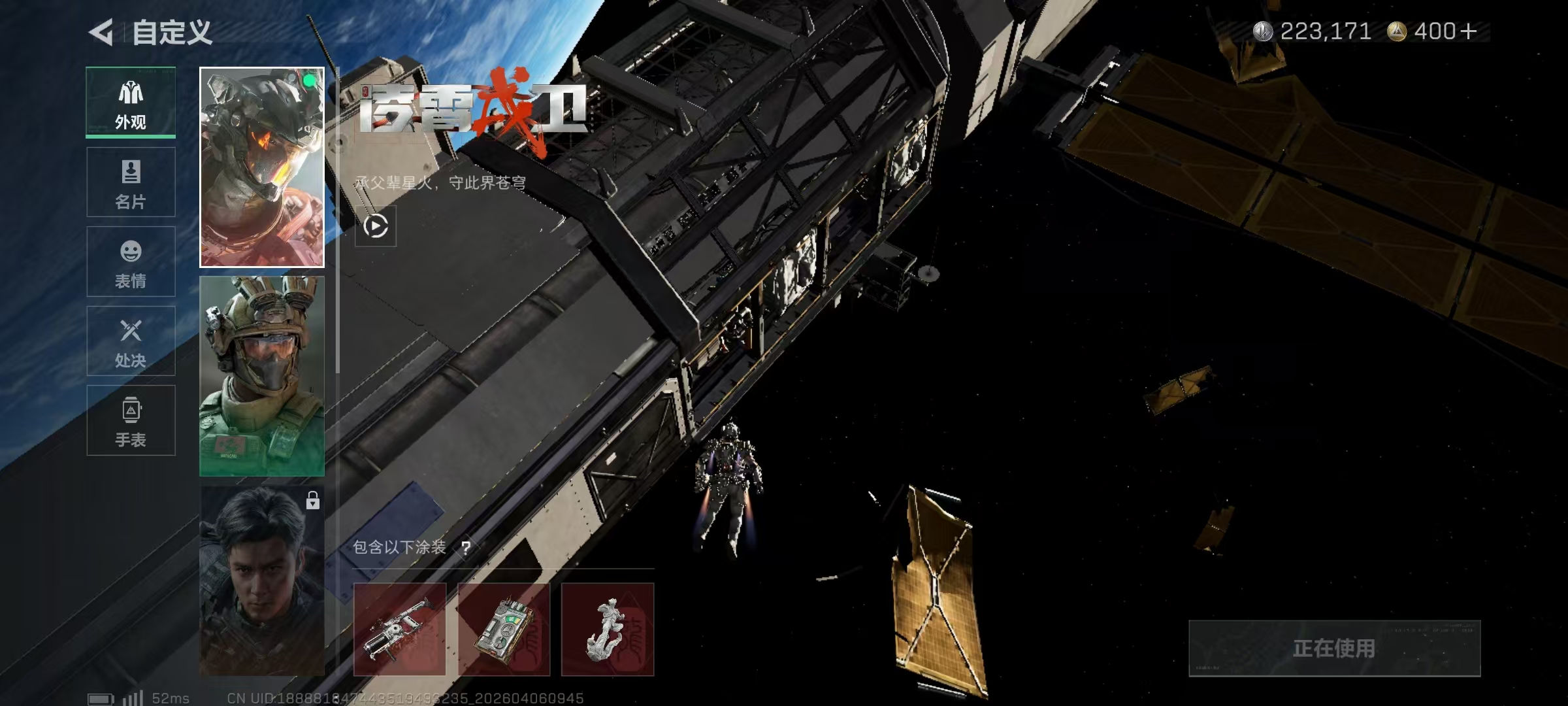This screenshot has height=706, width=1568.
Task: View the weapon paint item
Action: (x=400, y=630)
